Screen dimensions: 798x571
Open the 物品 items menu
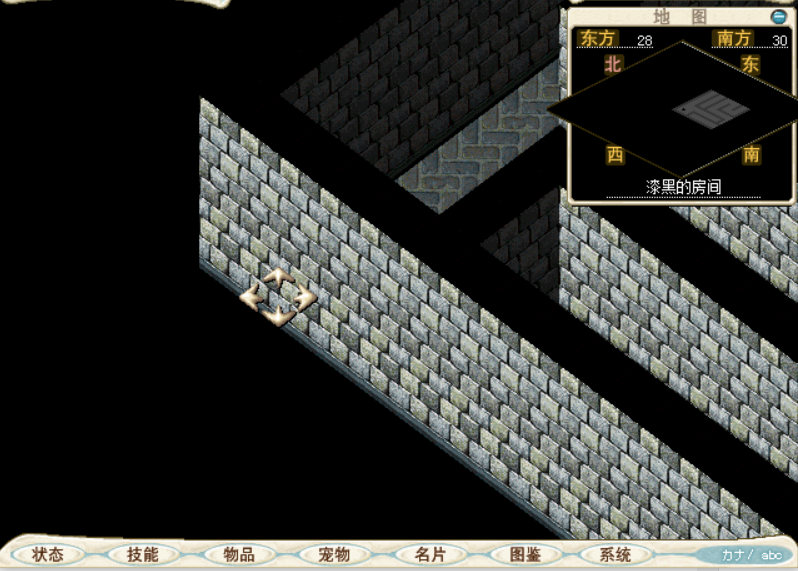pos(238,554)
